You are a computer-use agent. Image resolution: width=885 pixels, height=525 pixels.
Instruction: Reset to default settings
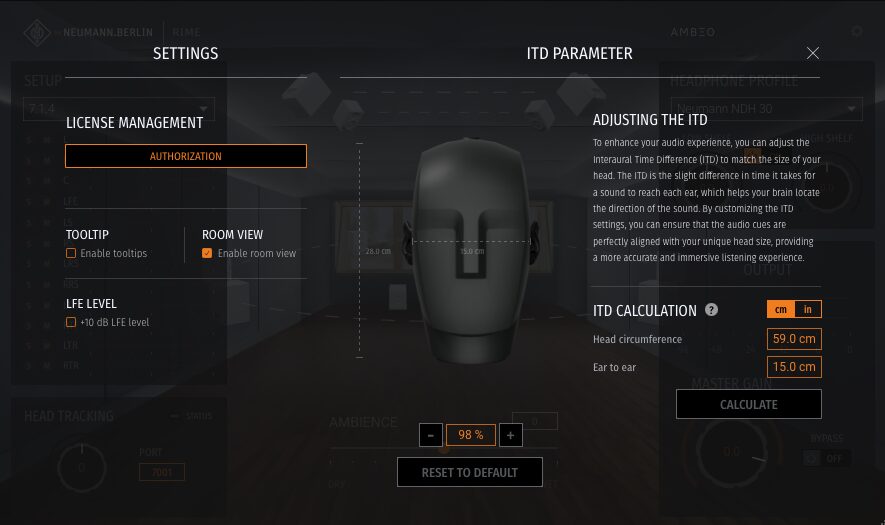pyautogui.click(x=470, y=472)
